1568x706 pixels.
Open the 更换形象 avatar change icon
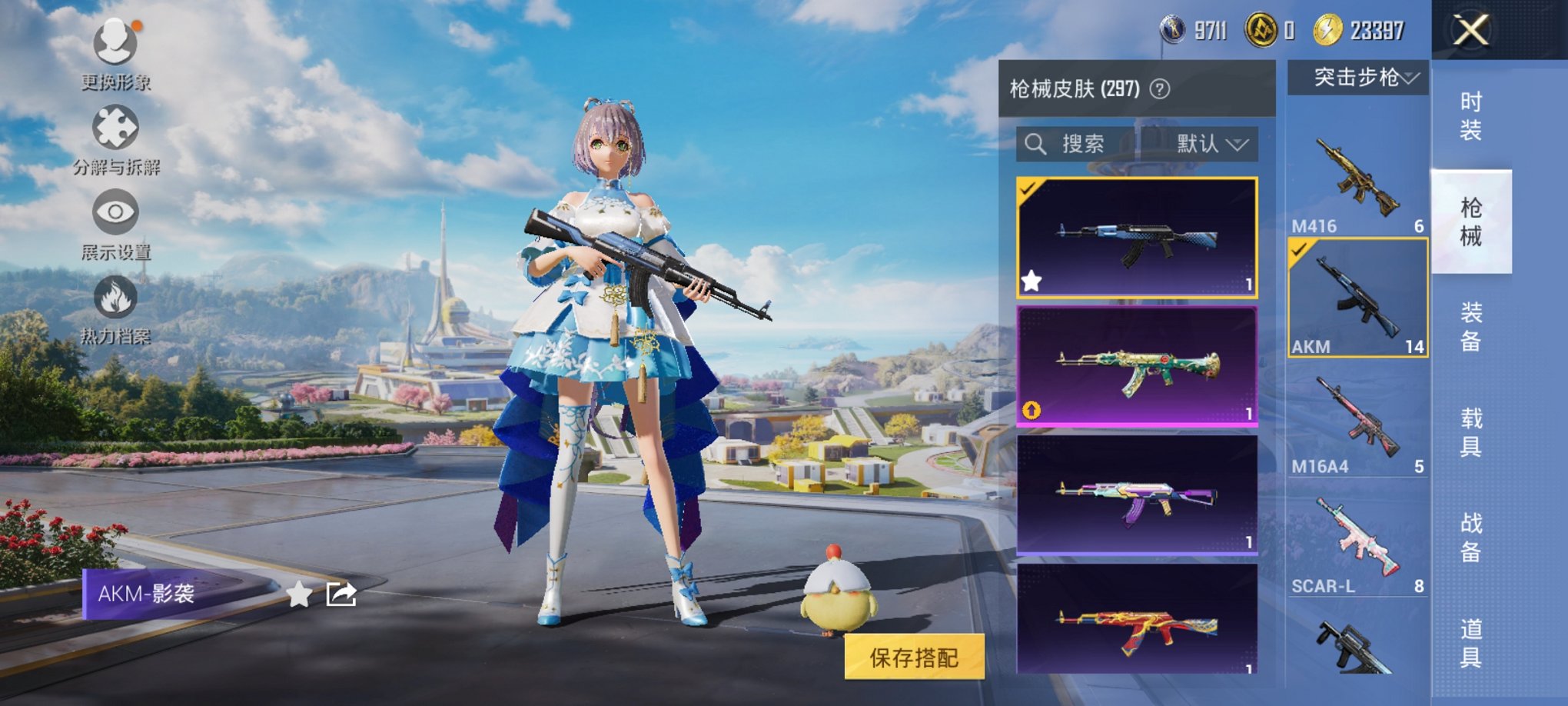(x=114, y=42)
